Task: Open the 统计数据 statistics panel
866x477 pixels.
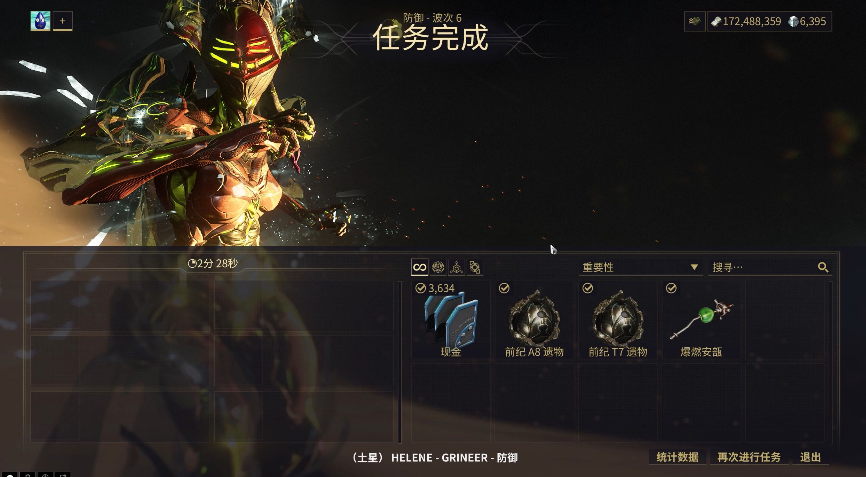Action: click(677, 457)
